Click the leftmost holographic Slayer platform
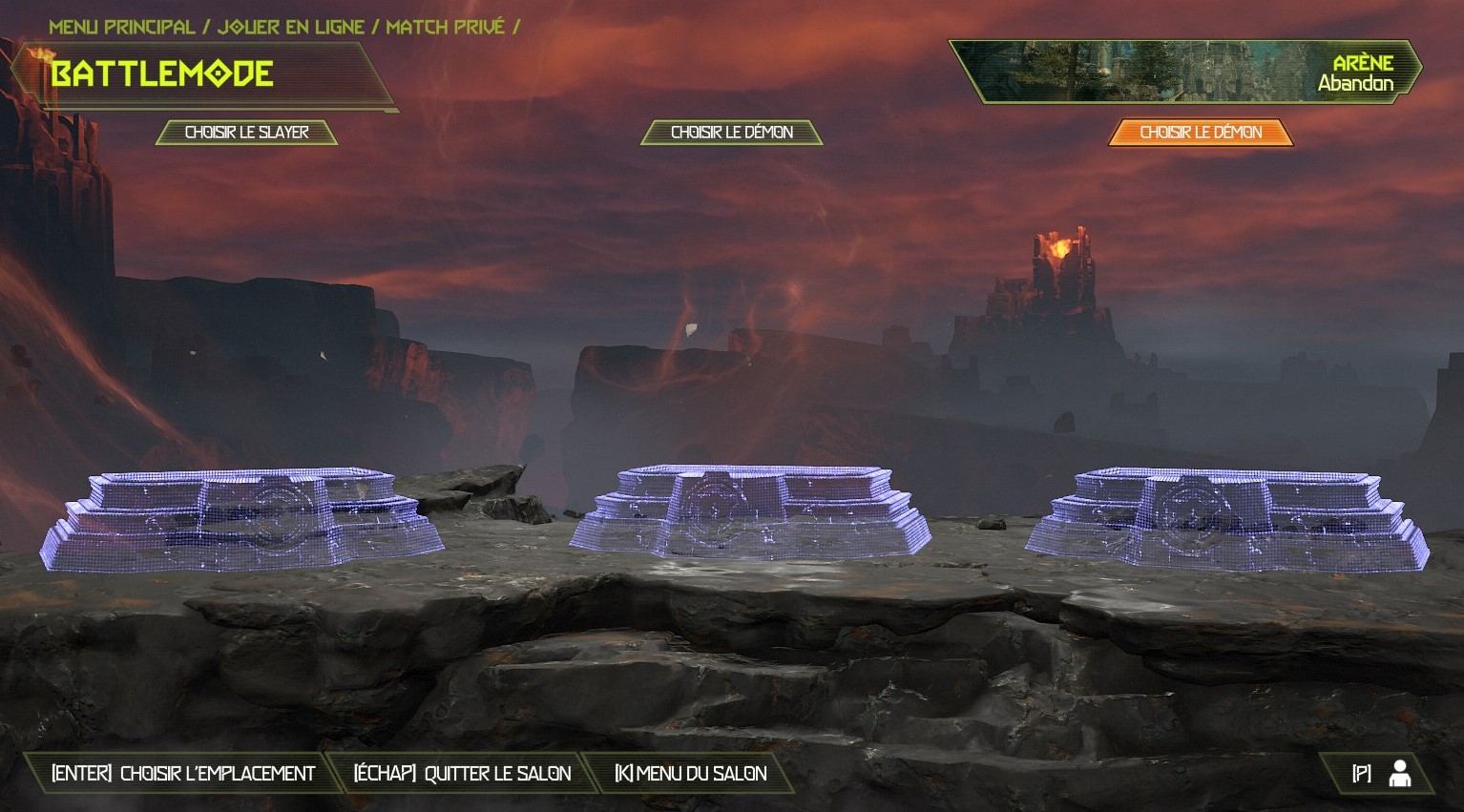 click(239, 515)
